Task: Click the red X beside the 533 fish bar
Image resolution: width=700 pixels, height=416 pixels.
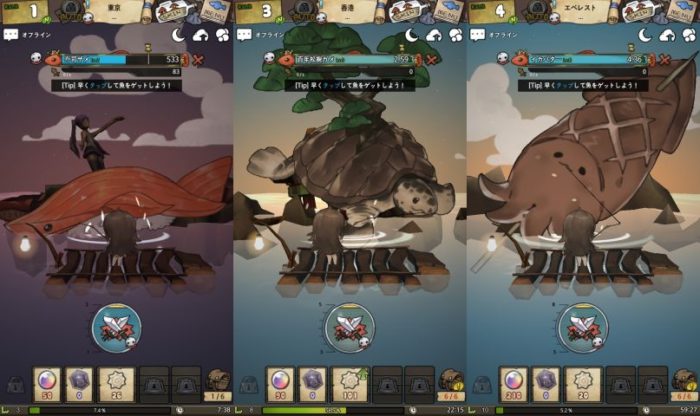Action: (199, 59)
